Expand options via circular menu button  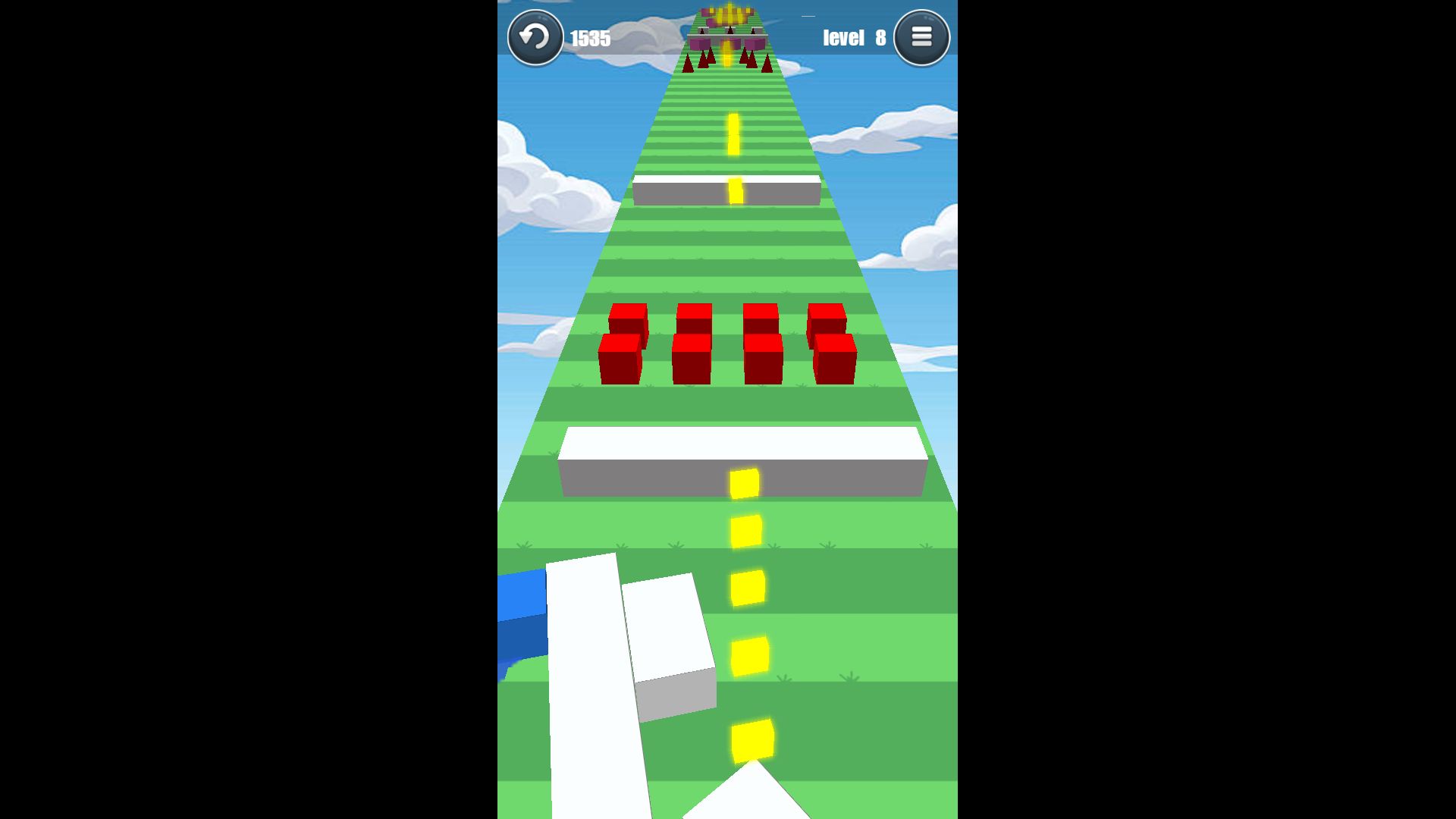click(x=921, y=36)
